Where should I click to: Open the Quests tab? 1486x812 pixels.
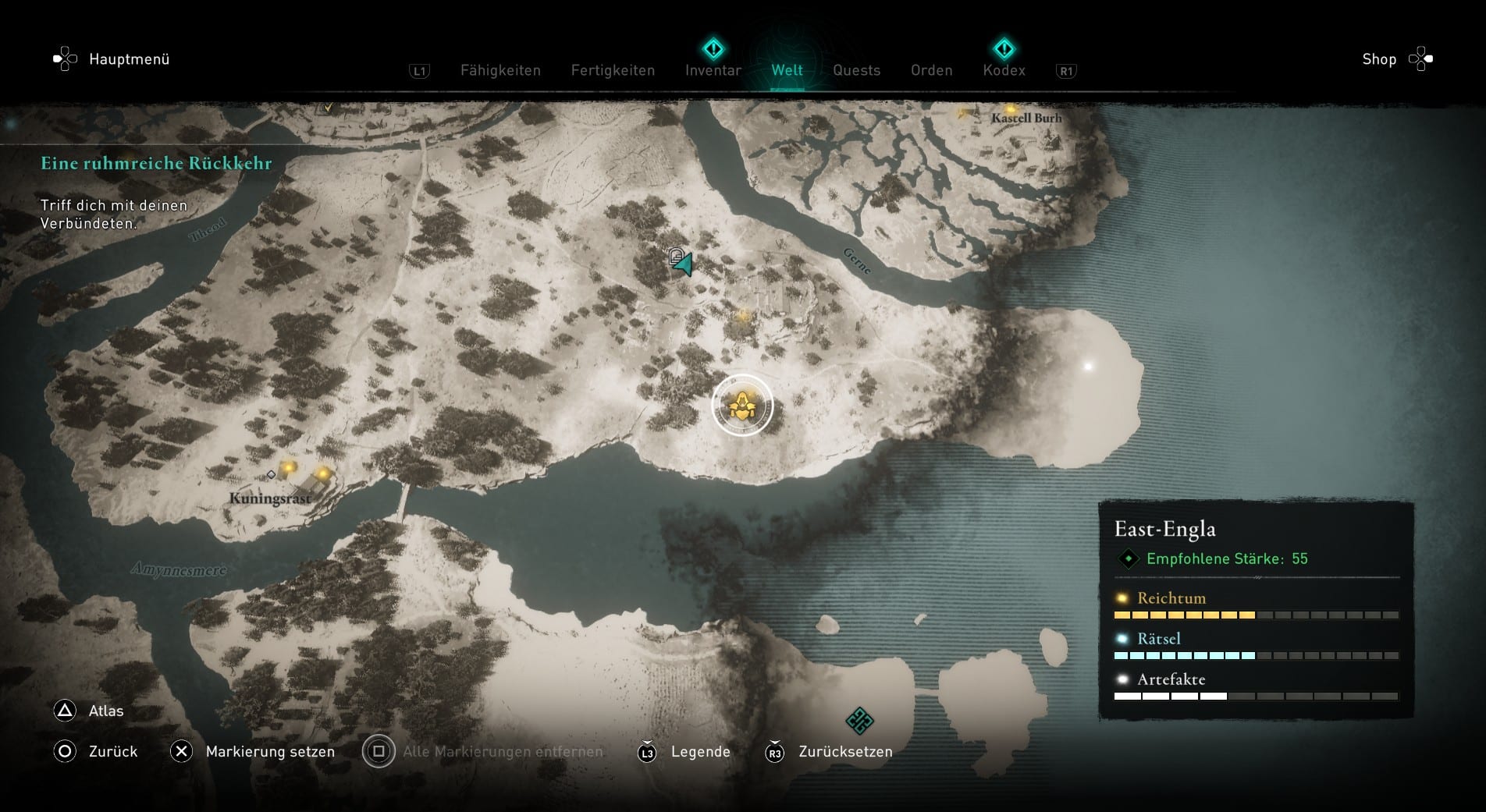point(856,70)
